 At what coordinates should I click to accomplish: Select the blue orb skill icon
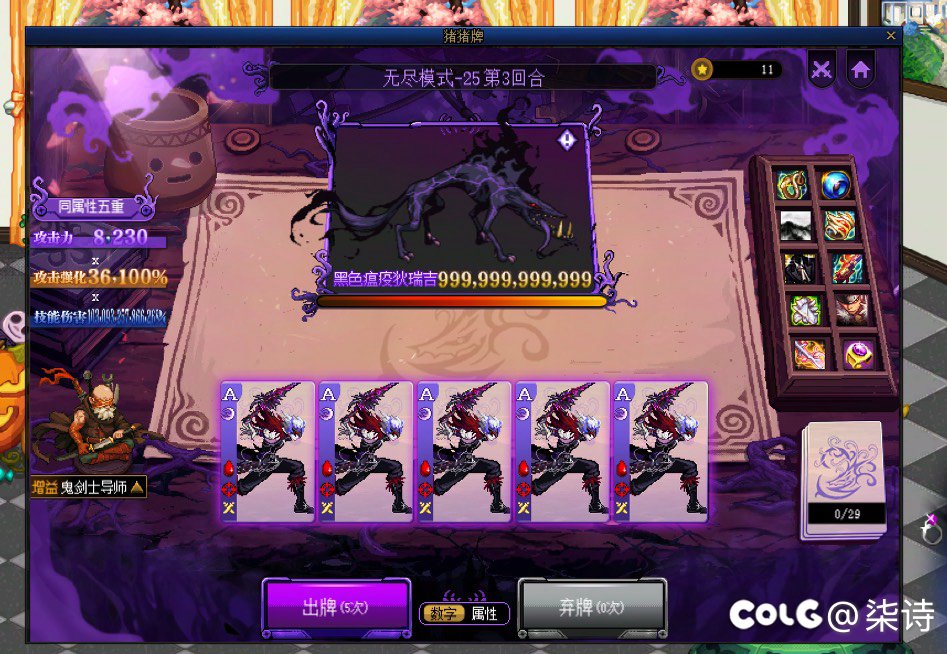pyautogui.click(x=835, y=185)
